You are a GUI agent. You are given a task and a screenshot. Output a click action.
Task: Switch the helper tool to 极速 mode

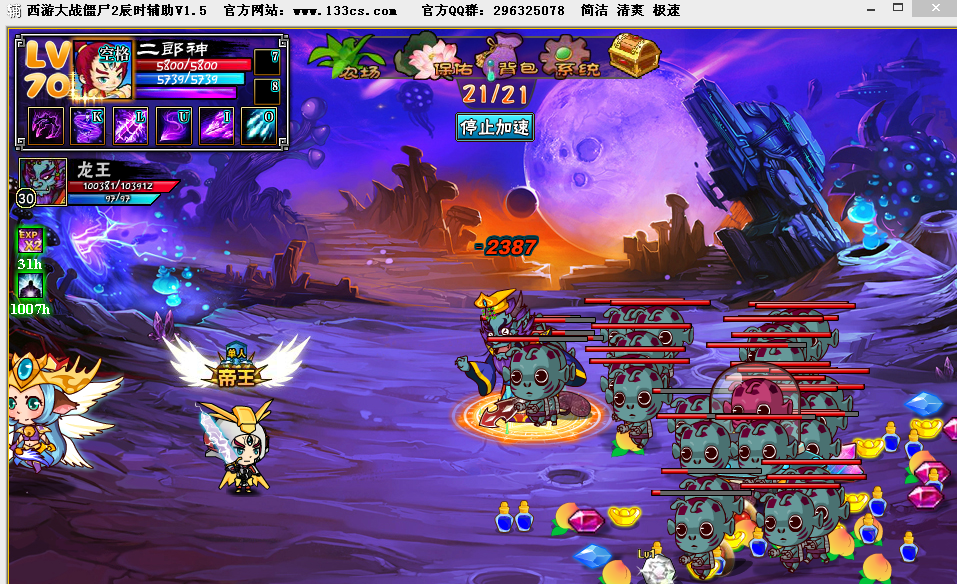pyautogui.click(x=666, y=10)
